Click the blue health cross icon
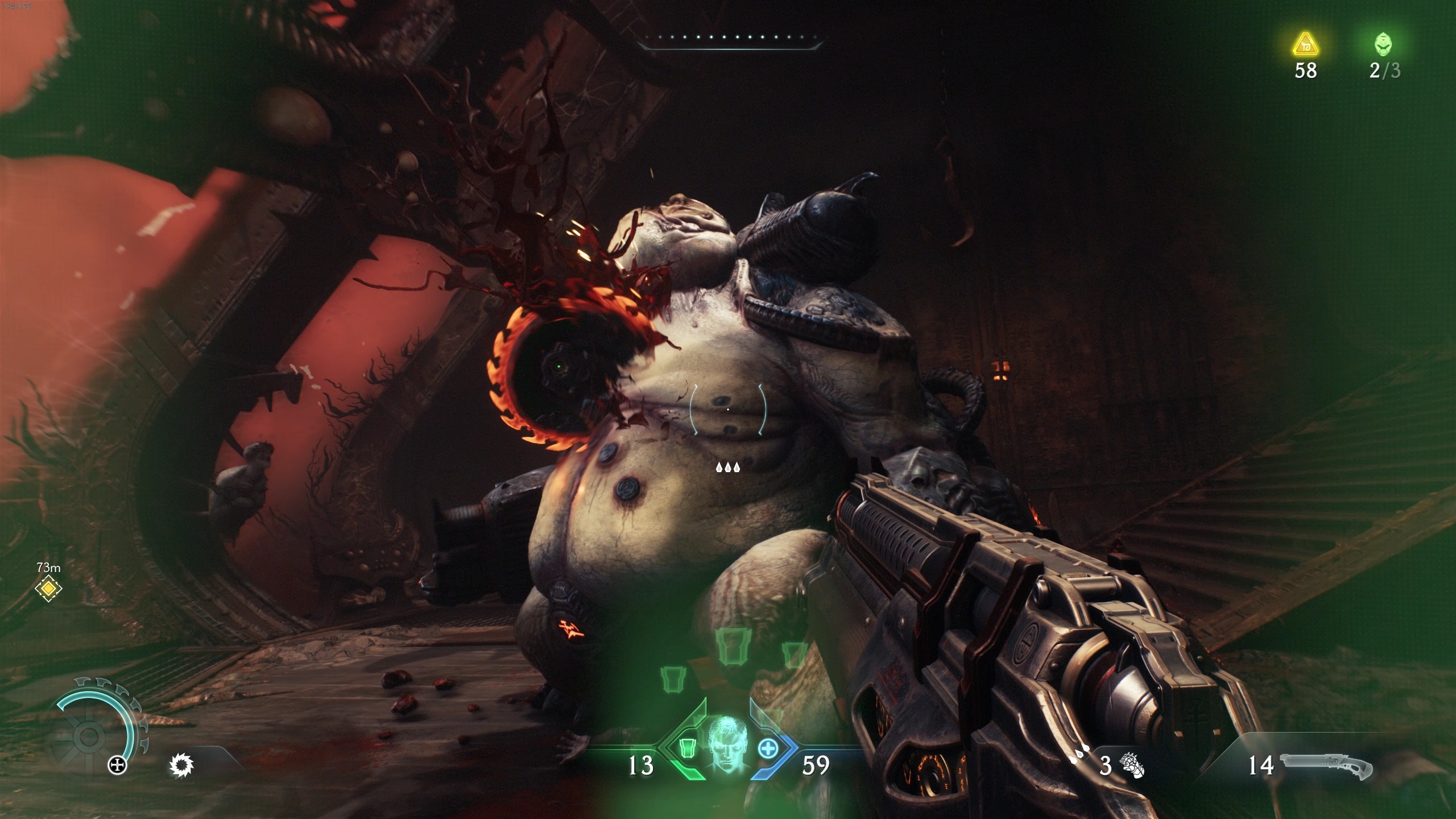 pos(768,748)
